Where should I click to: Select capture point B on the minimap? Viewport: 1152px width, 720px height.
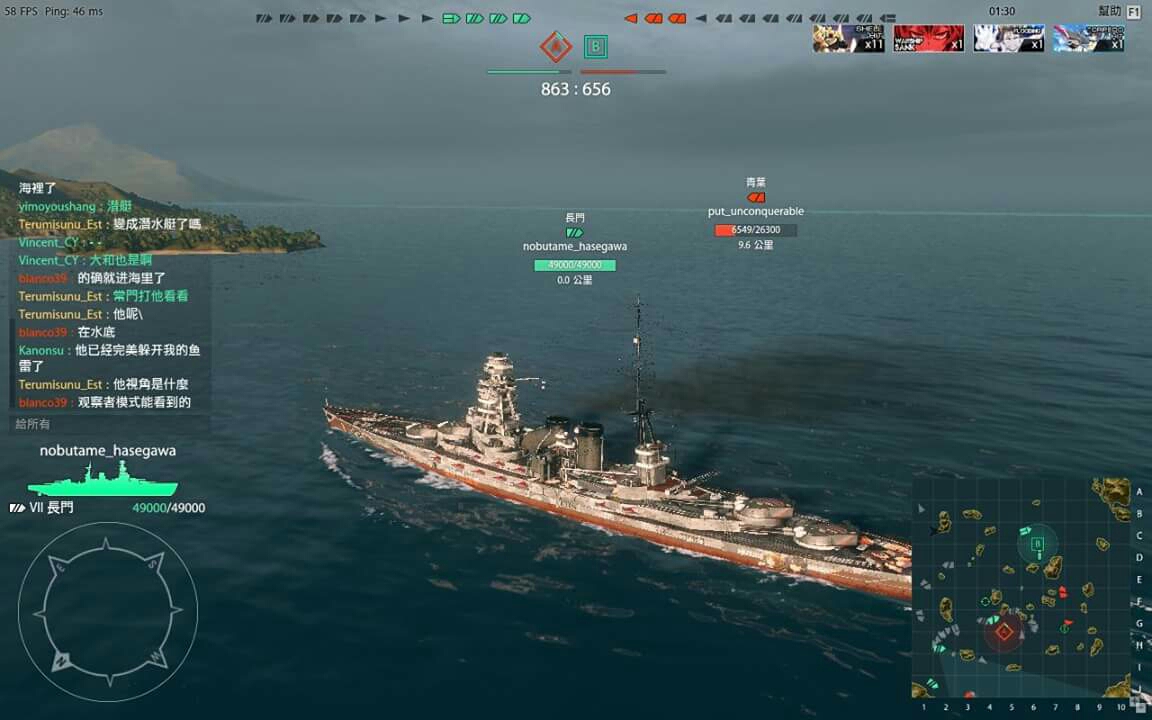pyautogui.click(x=1037, y=545)
